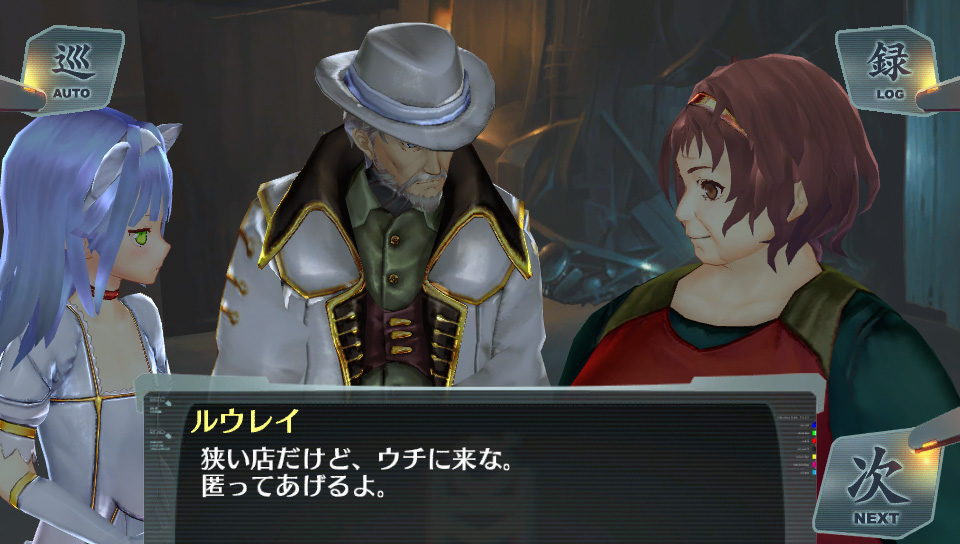Open the dialogue LOG
Image resolution: width=960 pixels, height=544 pixels.
click(x=888, y=70)
